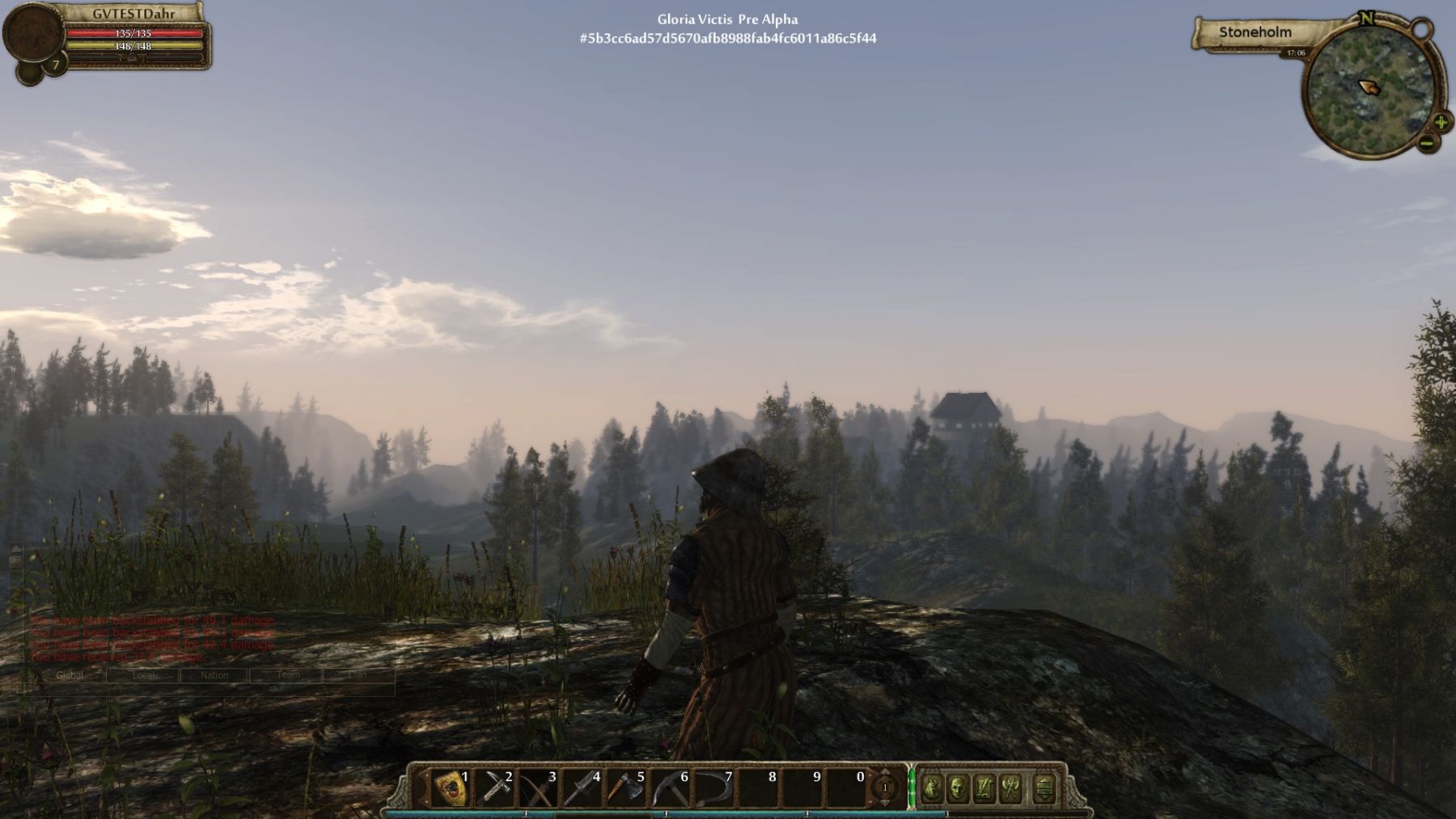Click the circular minimap
Viewport: 1456px width, 819px height.
pyautogui.click(x=1369, y=89)
